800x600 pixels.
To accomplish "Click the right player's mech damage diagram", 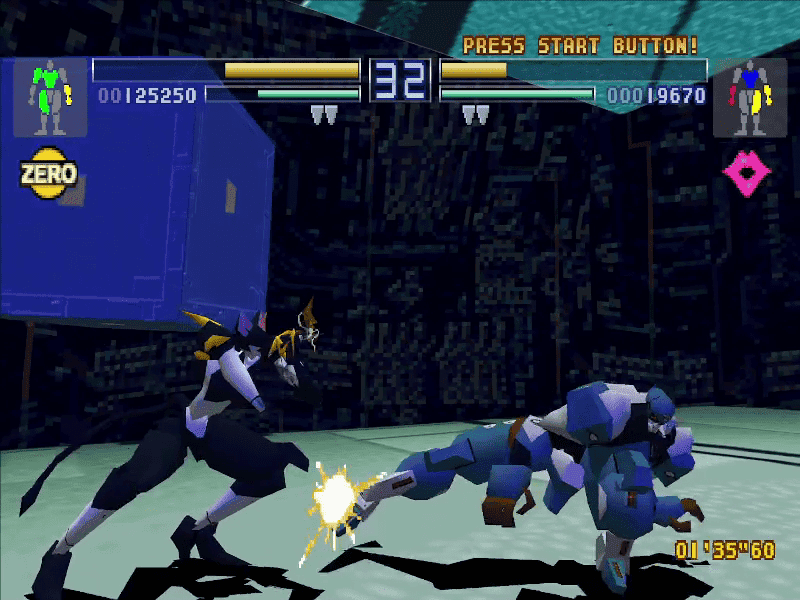I will pyautogui.click(x=749, y=97).
